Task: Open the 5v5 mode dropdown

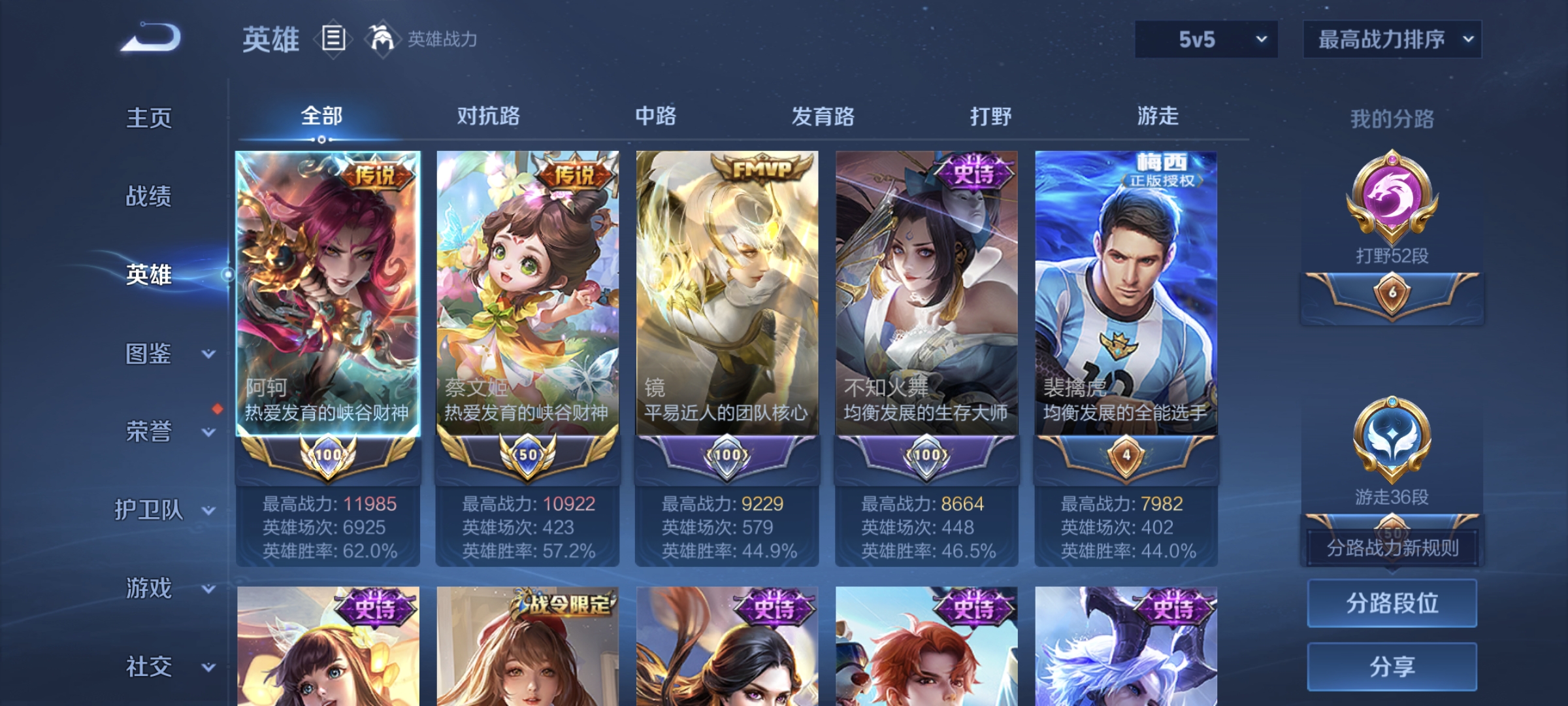Action: pyautogui.click(x=1205, y=39)
